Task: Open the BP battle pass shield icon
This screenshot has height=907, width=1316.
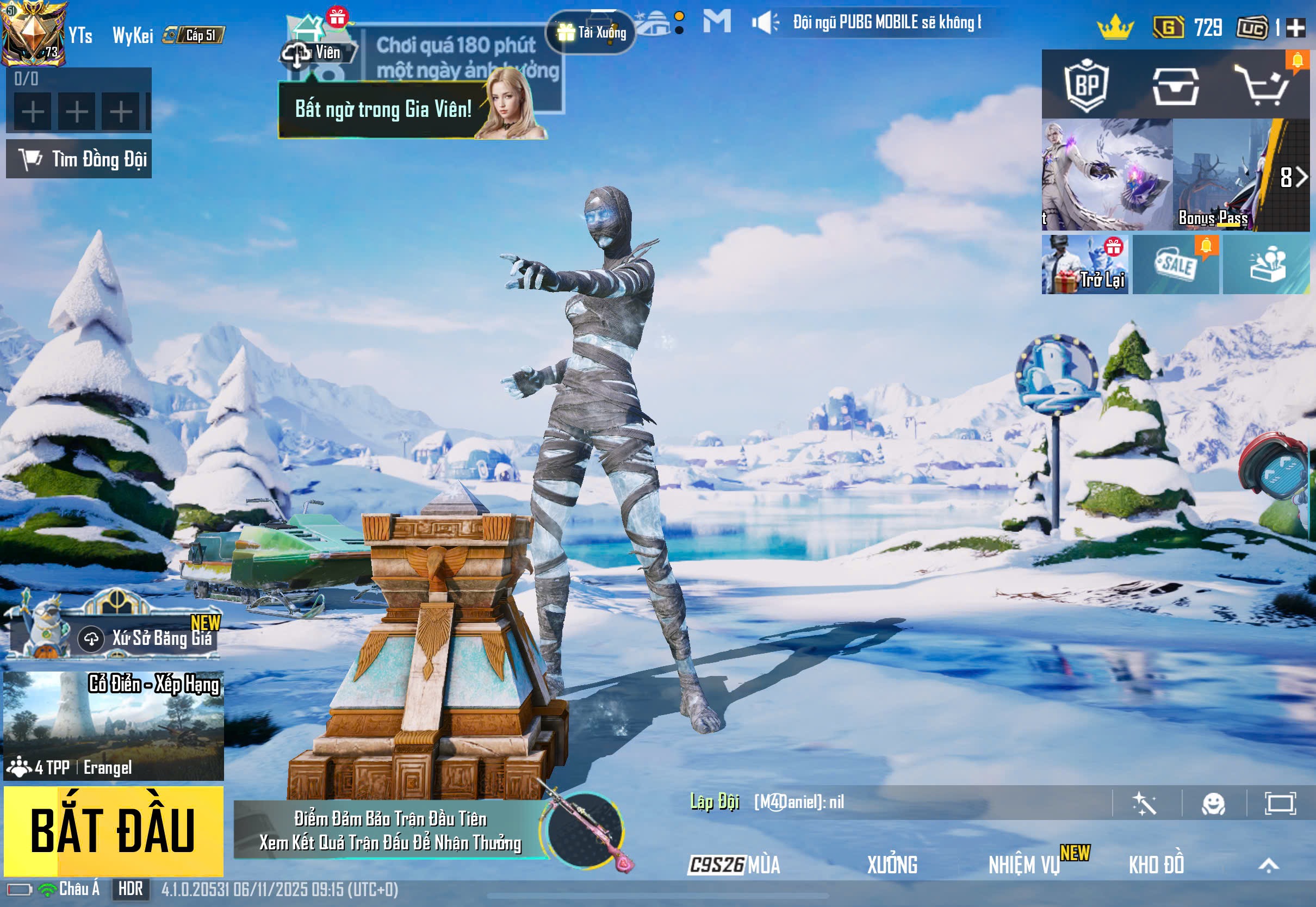Action: pyautogui.click(x=1086, y=85)
